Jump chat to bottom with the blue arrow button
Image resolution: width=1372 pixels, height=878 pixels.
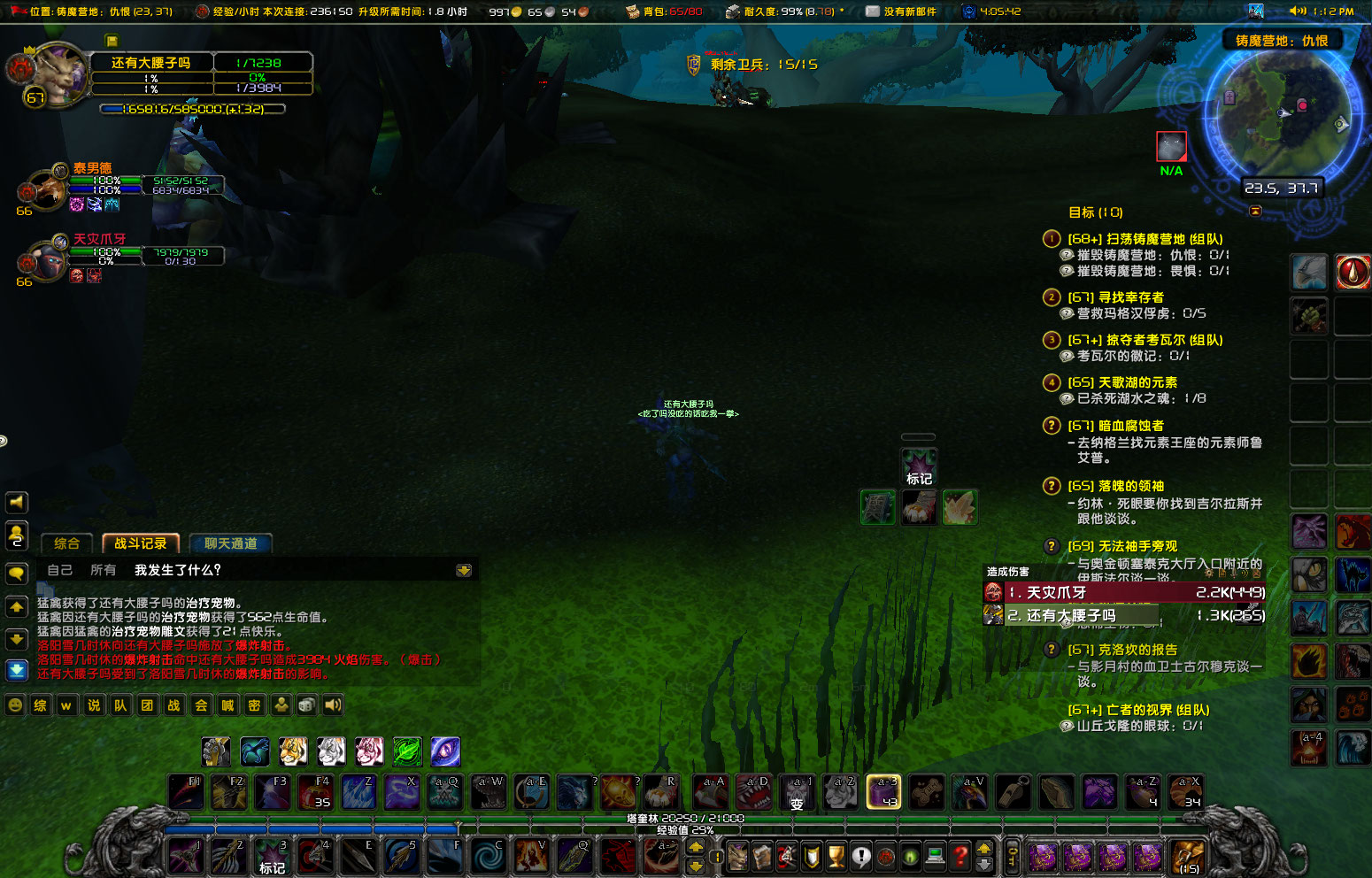coord(16,670)
